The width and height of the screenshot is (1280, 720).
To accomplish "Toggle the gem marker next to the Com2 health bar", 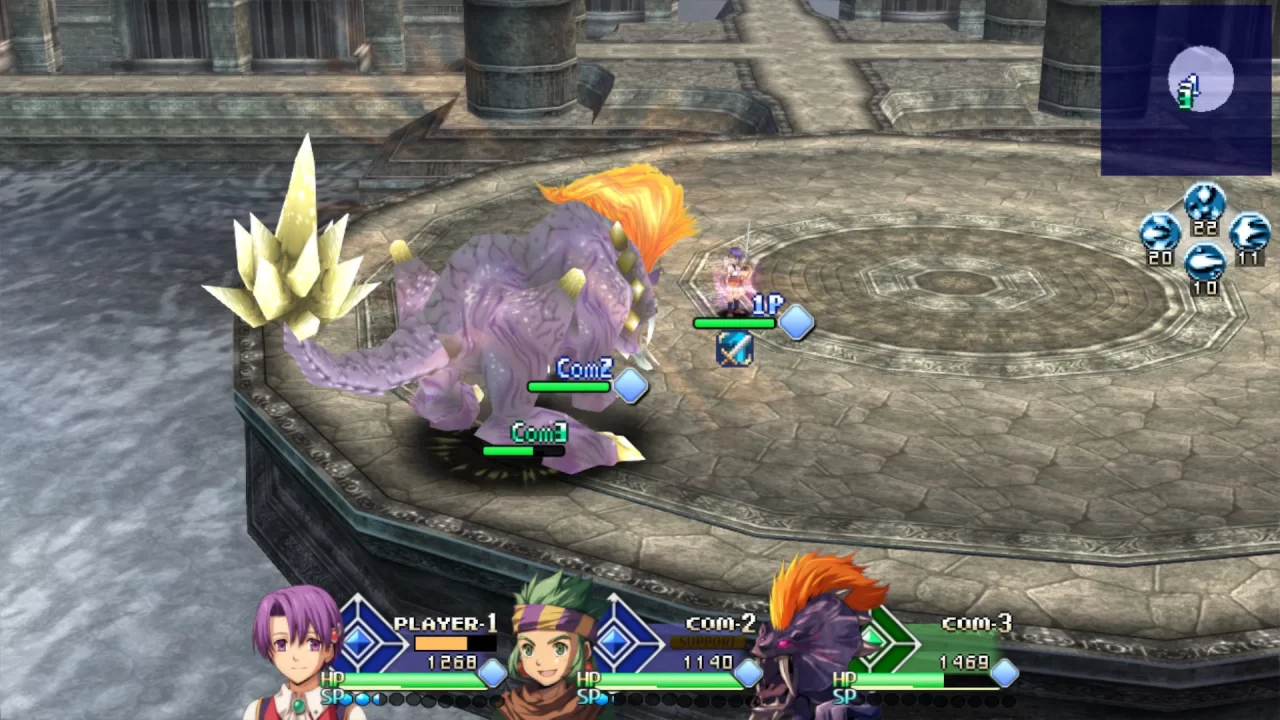I will pos(631,388).
